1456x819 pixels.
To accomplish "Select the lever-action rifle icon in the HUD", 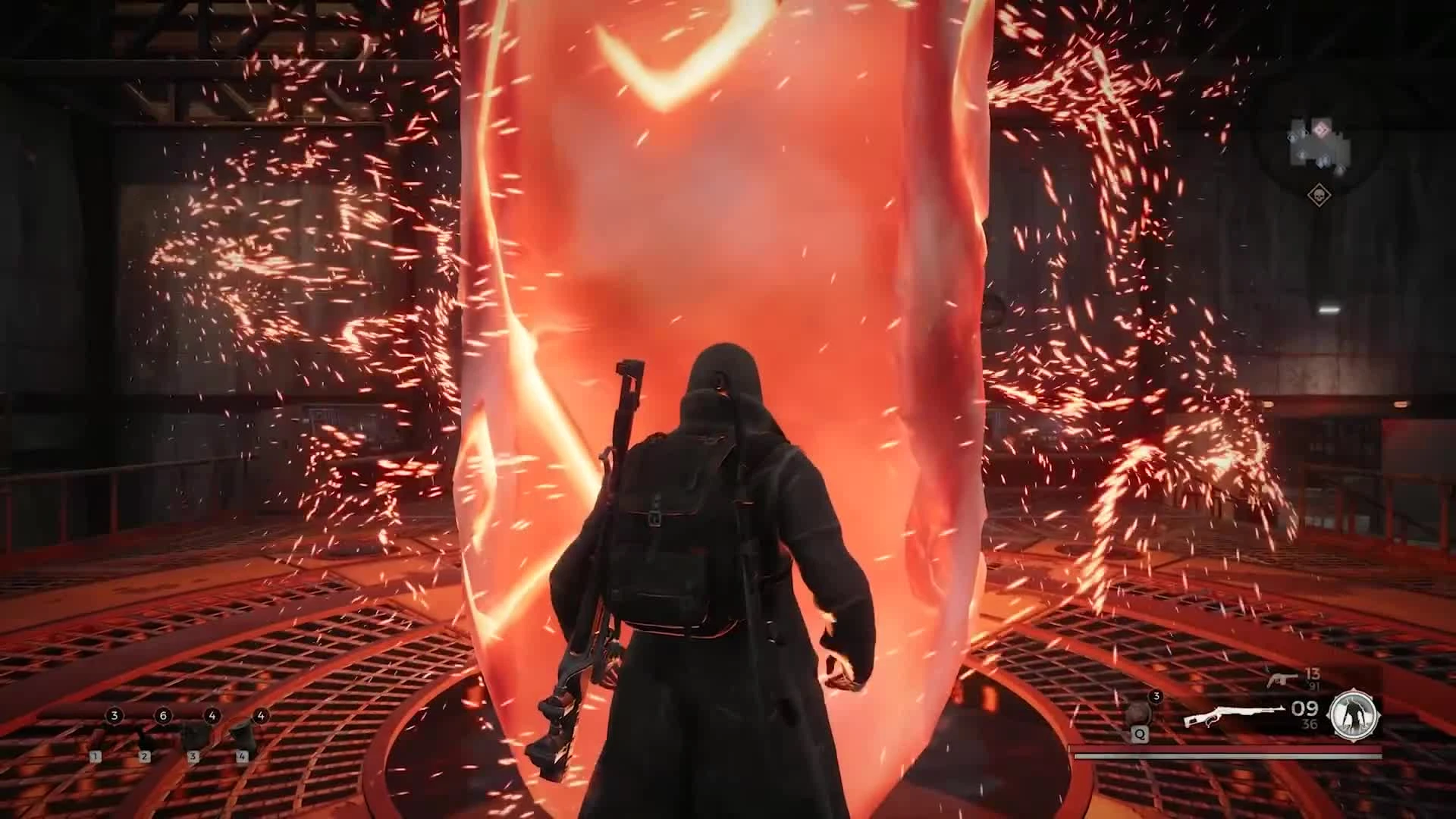I will pyautogui.click(x=1236, y=711).
